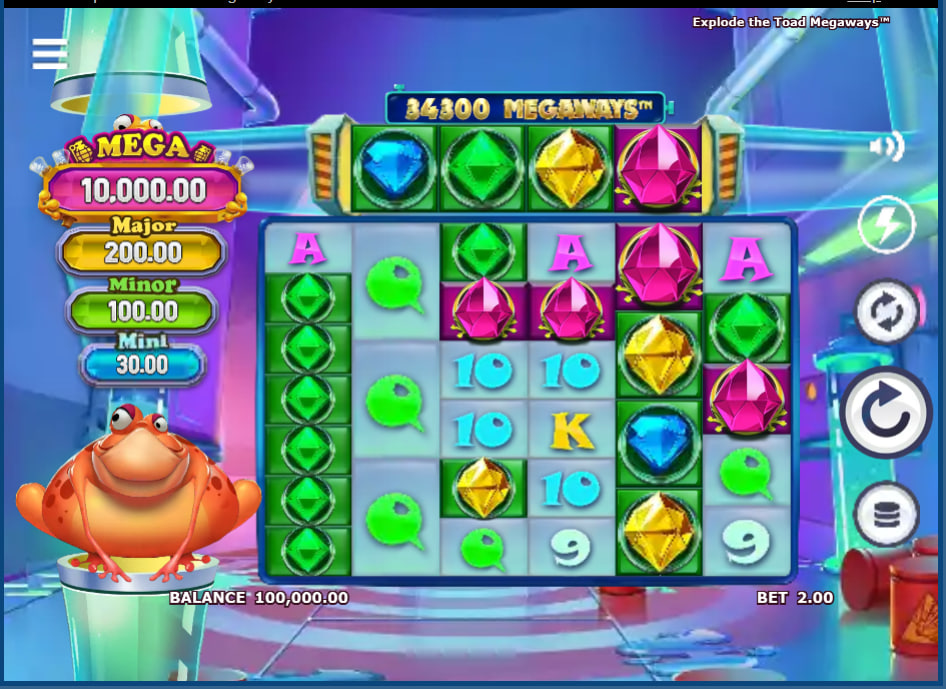Open the bet coin stack button

coord(887,514)
